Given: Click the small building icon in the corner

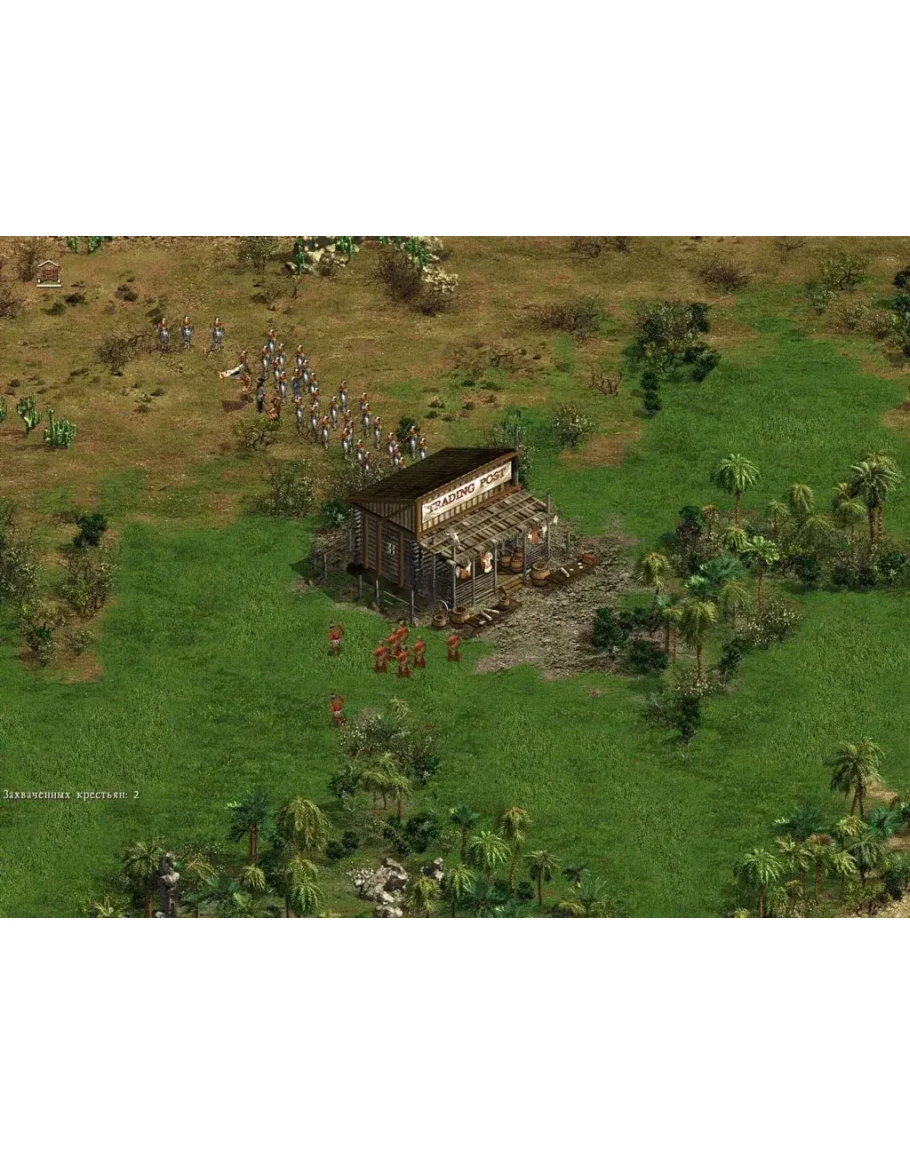Looking at the screenshot, I should pos(48,272).
